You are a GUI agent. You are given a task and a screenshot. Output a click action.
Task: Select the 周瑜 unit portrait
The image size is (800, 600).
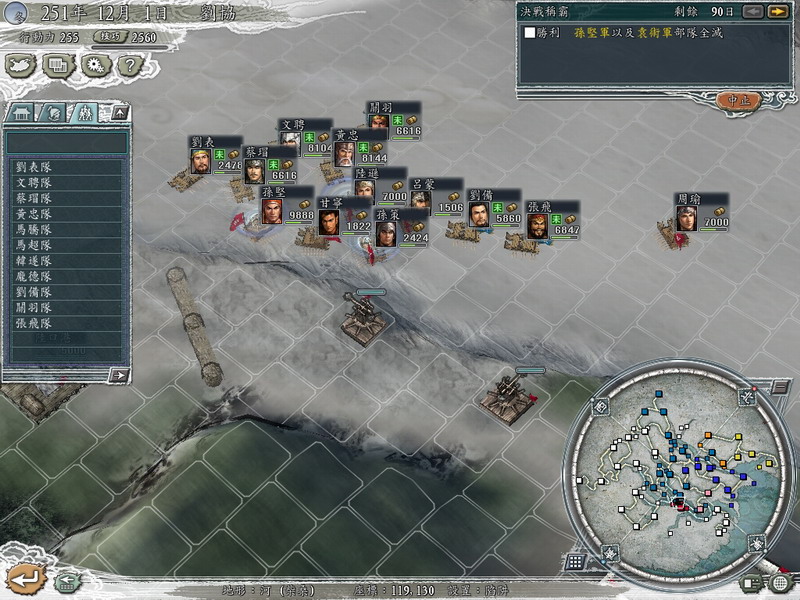click(687, 218)
